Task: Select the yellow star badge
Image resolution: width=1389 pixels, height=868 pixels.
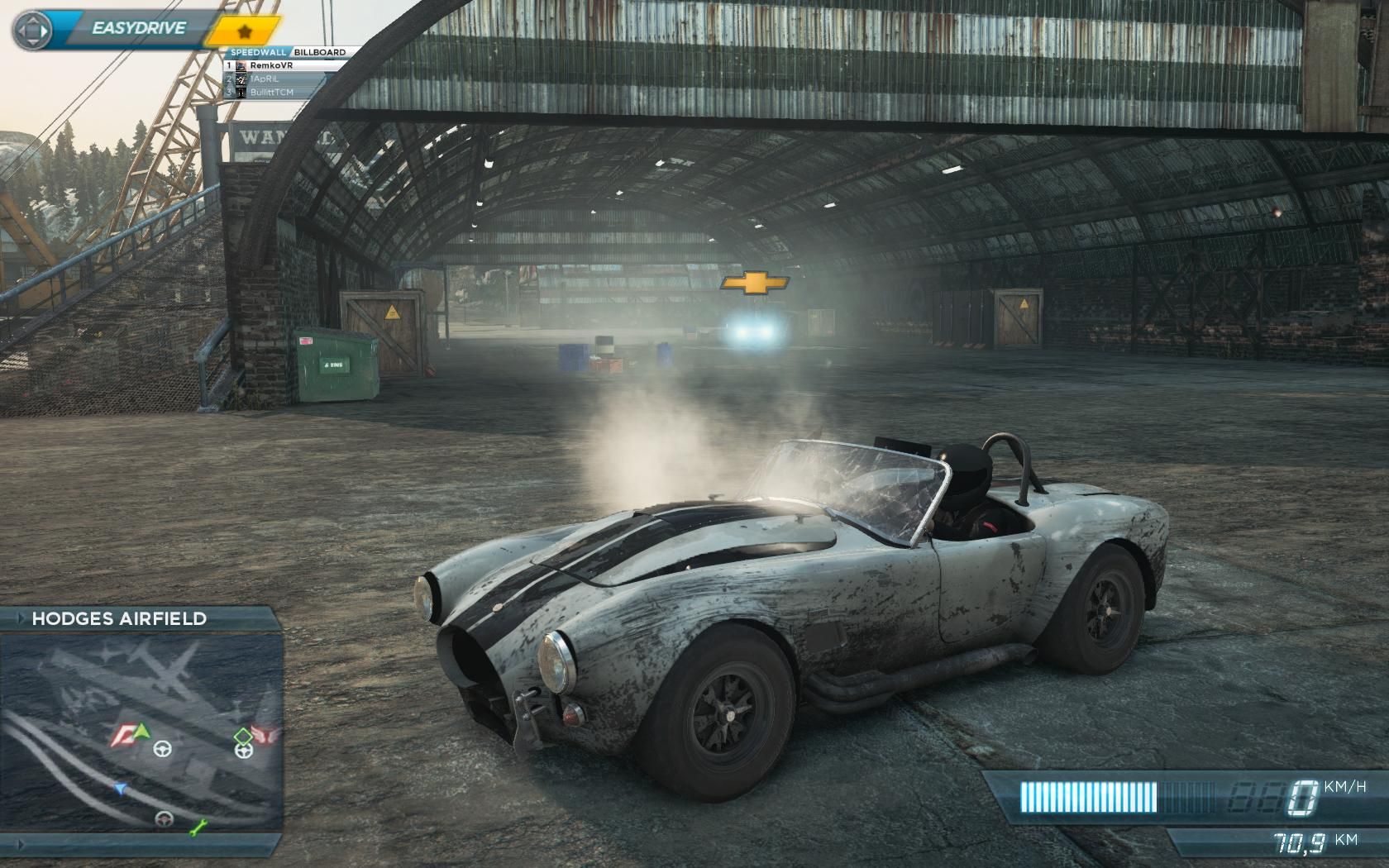Action: pyautogui.click(x=244, y=32)
